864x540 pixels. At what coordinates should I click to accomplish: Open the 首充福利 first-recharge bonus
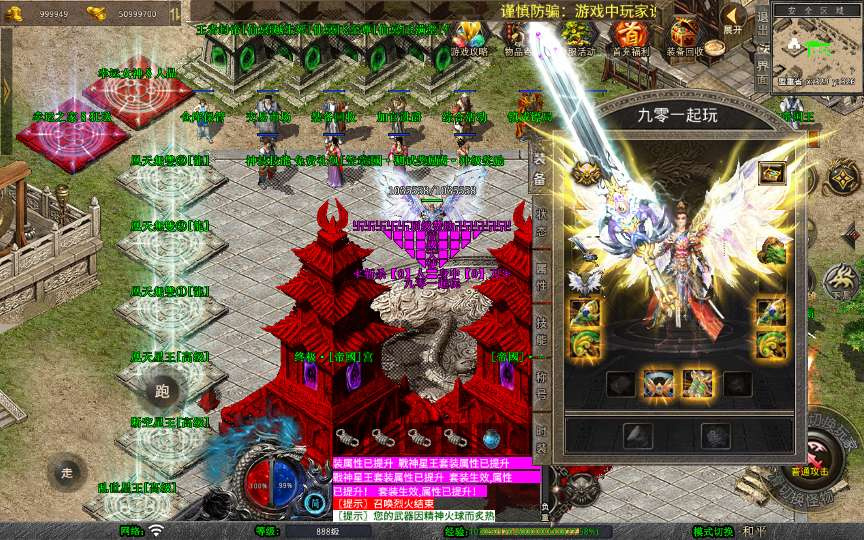coord(630,36)
